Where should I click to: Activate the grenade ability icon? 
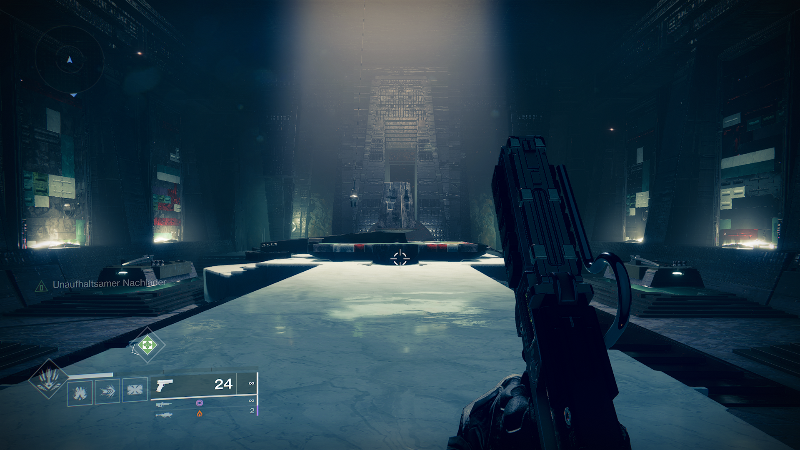(80, 391)
